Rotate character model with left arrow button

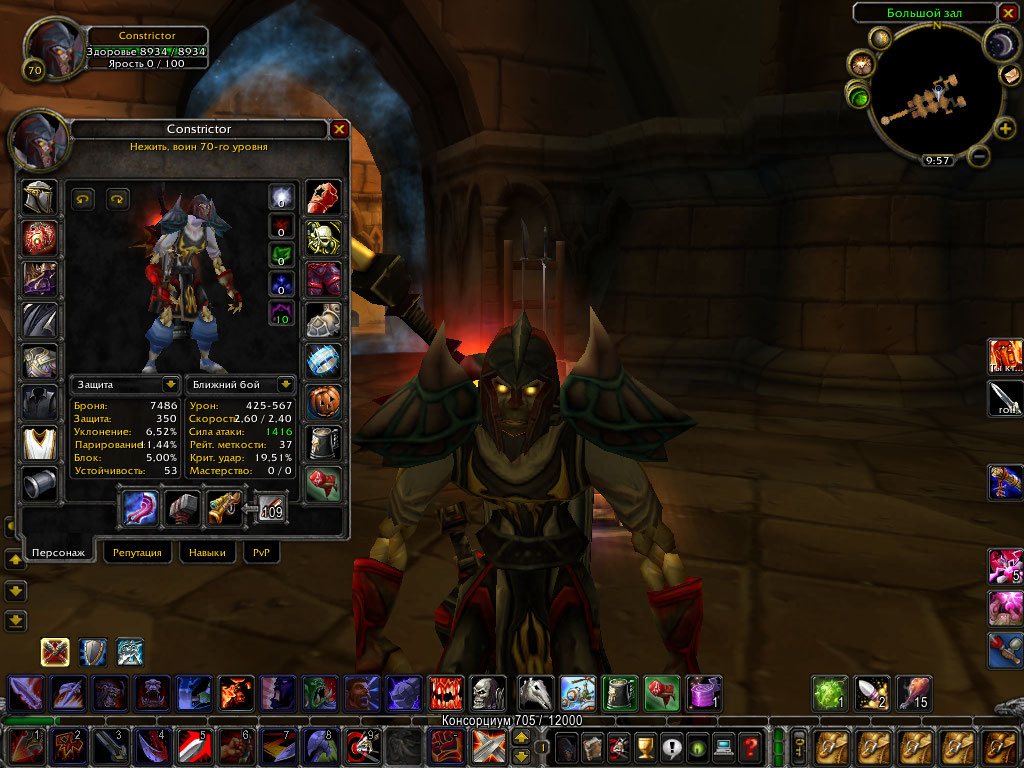coord(83,199)
